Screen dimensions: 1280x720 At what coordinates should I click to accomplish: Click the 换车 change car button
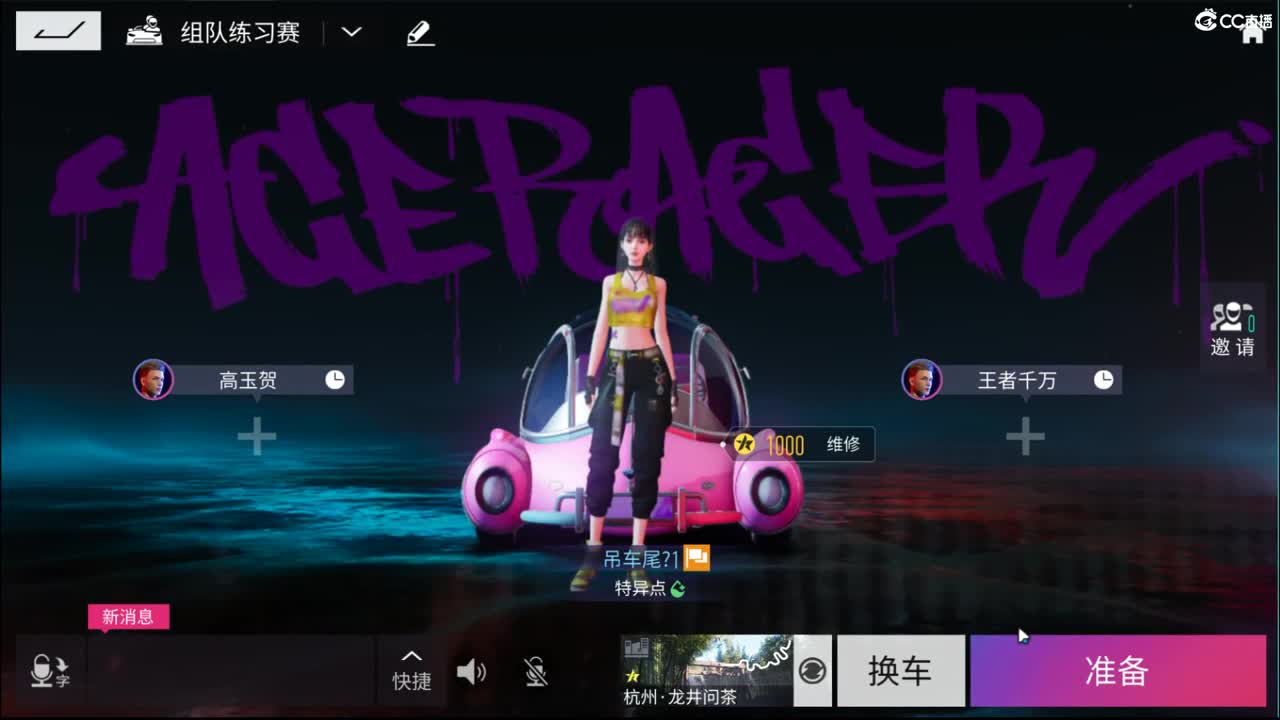[900, 671]
